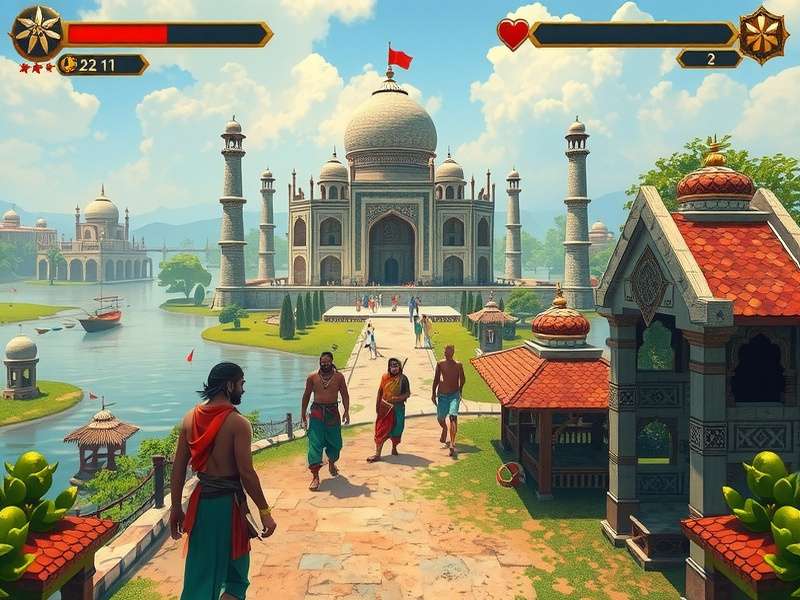The height and width of the screenshot is (600, 800).
Task: Click the gold star flower emblem
Action: [x=37, y=33]
